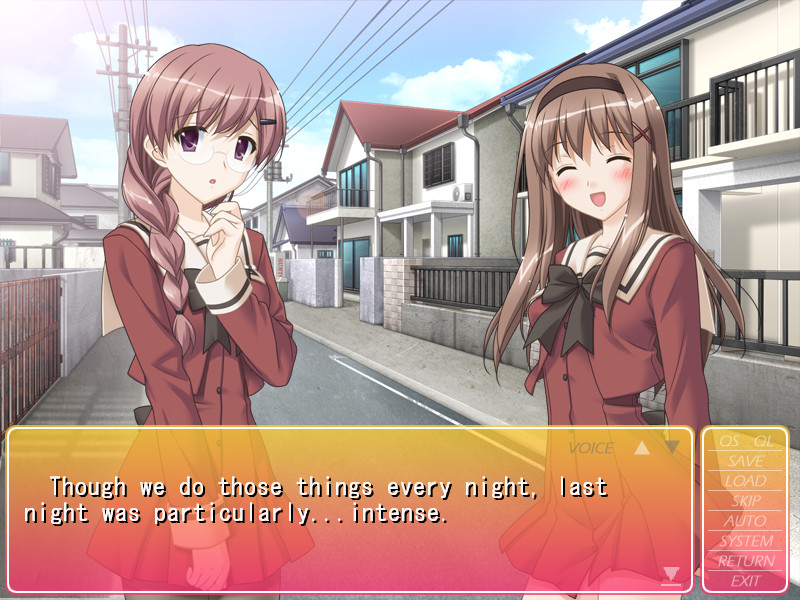Screen dimensions: 800x600
Task: Activate SKIP mode
Action: [746, 501]
